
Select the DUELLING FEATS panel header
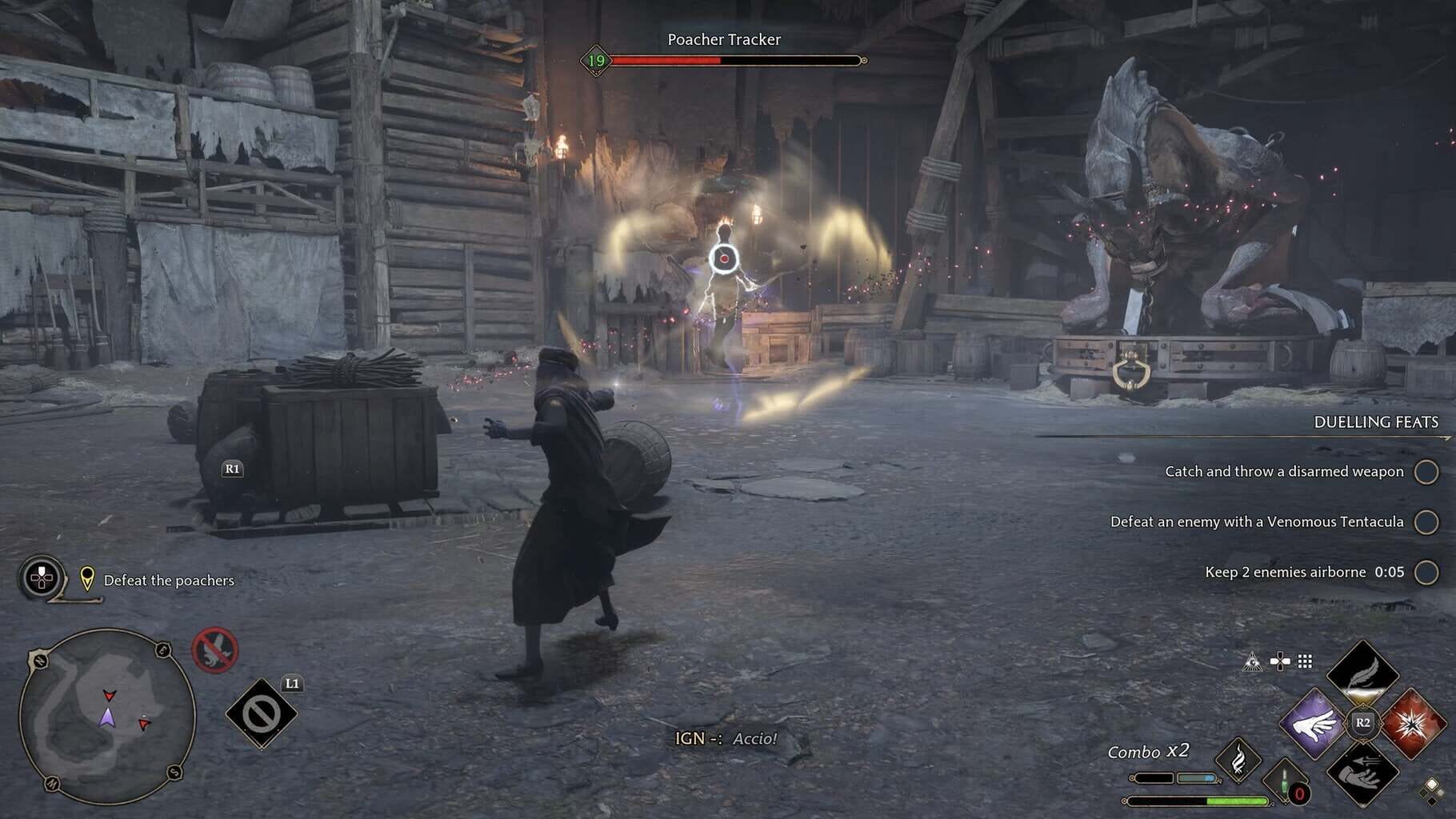[x=1375, y=422]
